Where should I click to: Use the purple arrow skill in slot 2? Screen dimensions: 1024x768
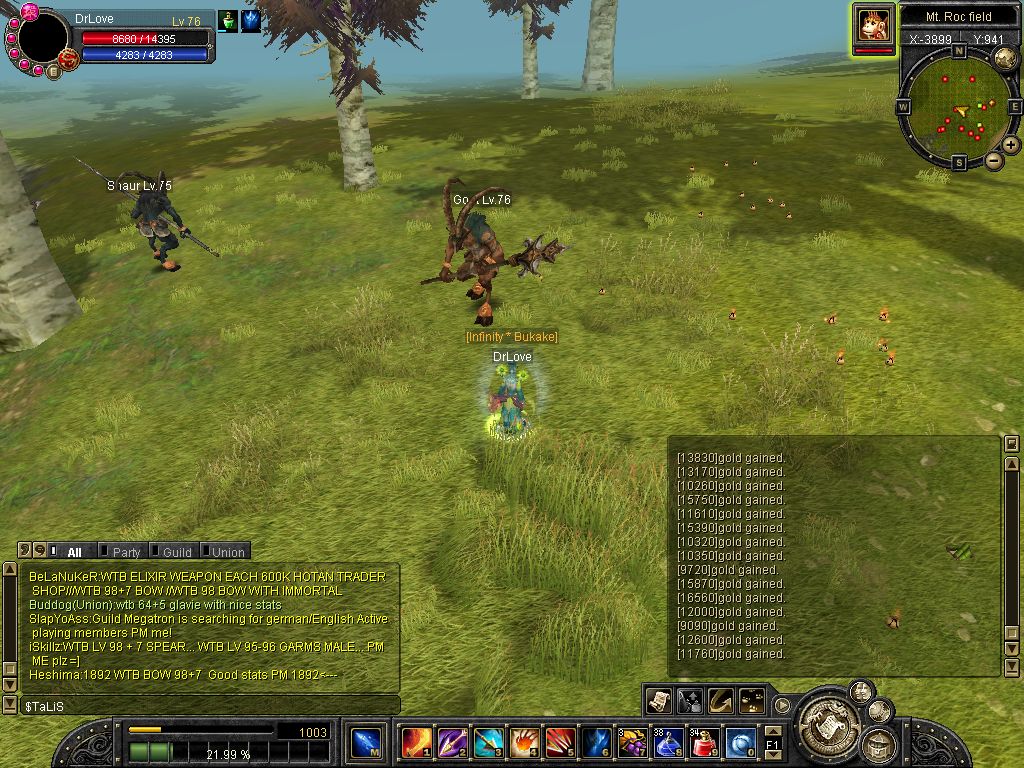pos(451,743)
